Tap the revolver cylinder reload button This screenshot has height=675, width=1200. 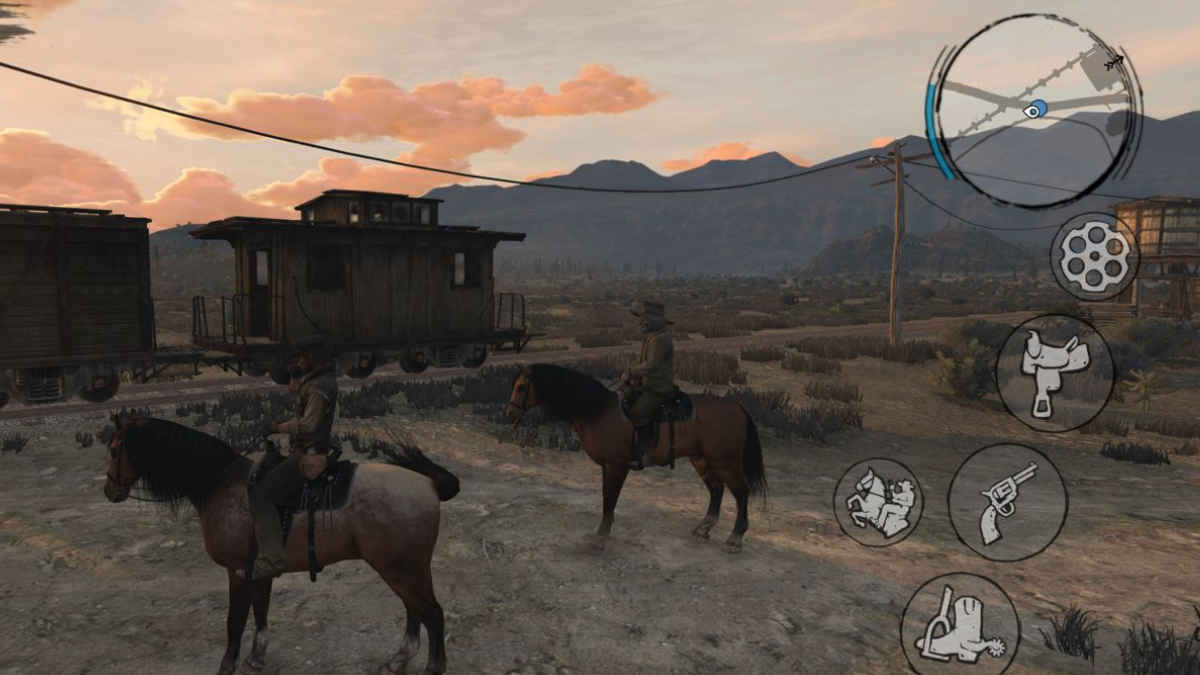[1094, 257]
